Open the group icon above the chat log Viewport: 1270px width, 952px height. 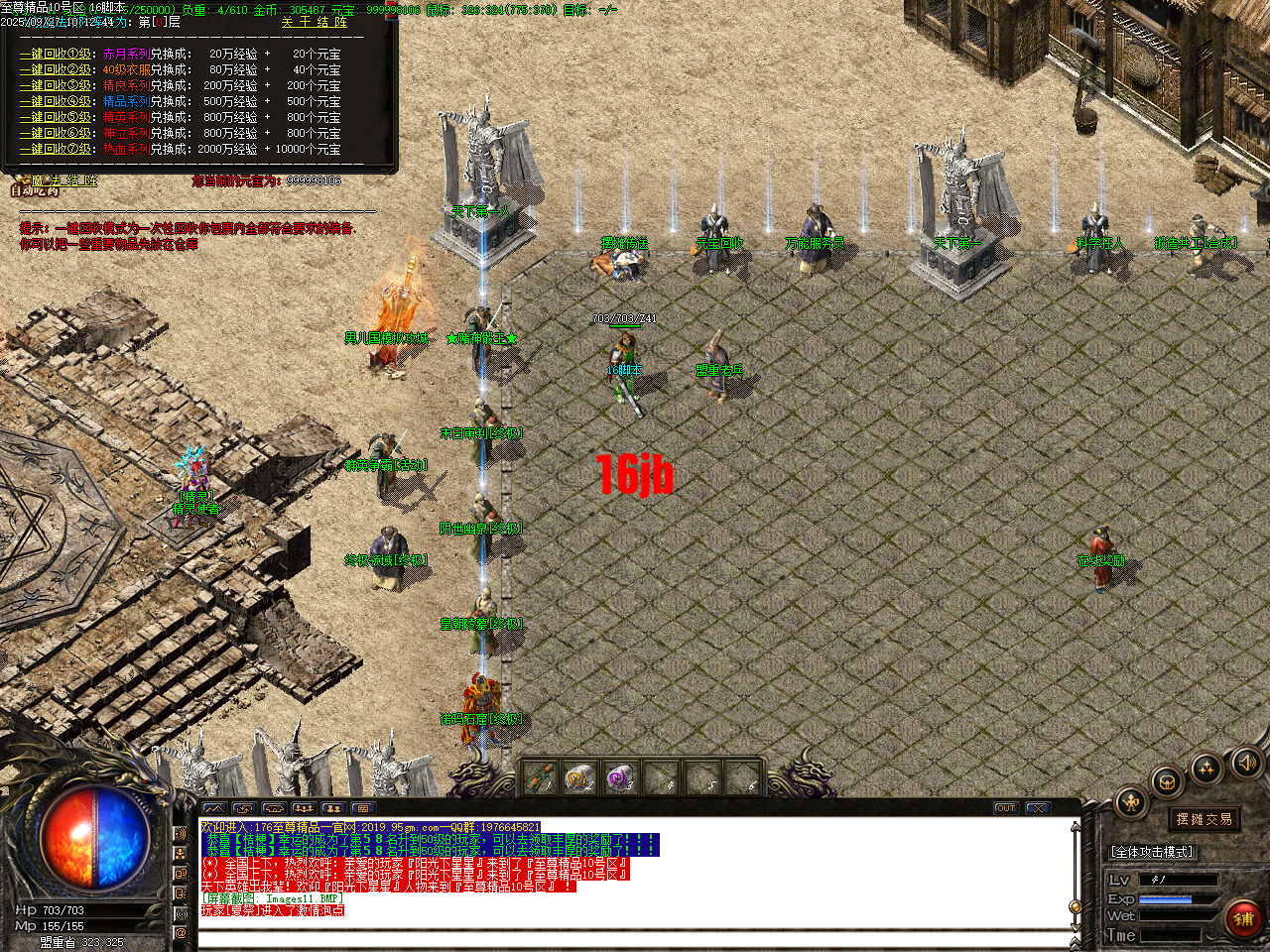(306, 808)
